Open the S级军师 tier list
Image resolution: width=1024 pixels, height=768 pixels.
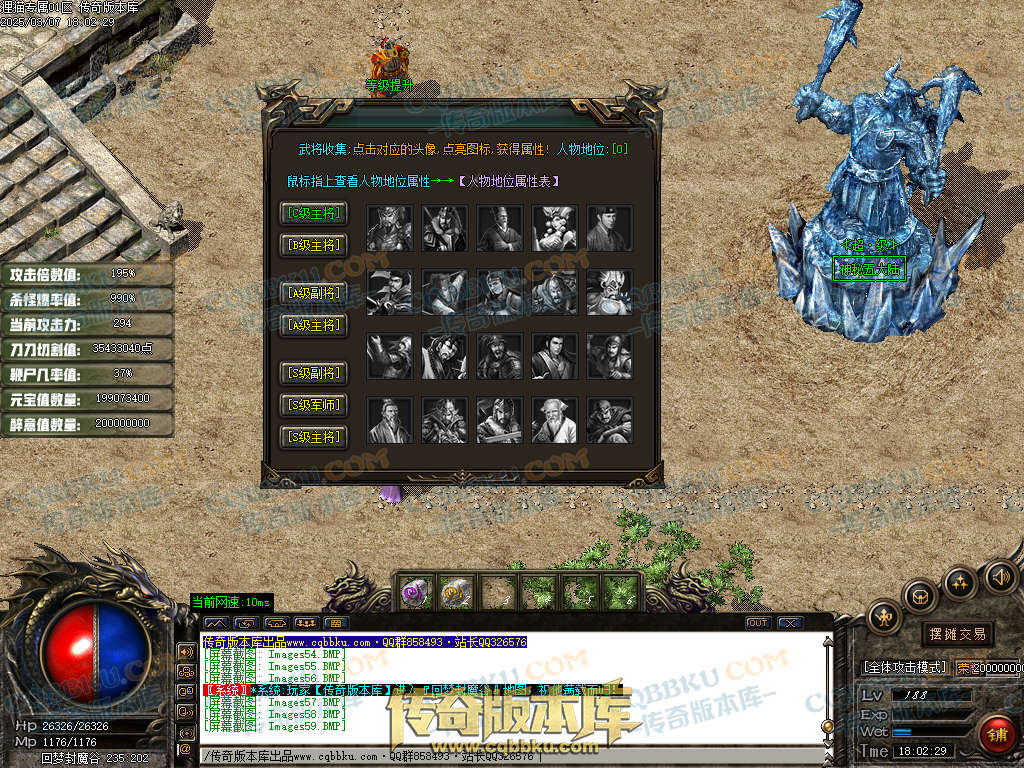click(314, 405)
